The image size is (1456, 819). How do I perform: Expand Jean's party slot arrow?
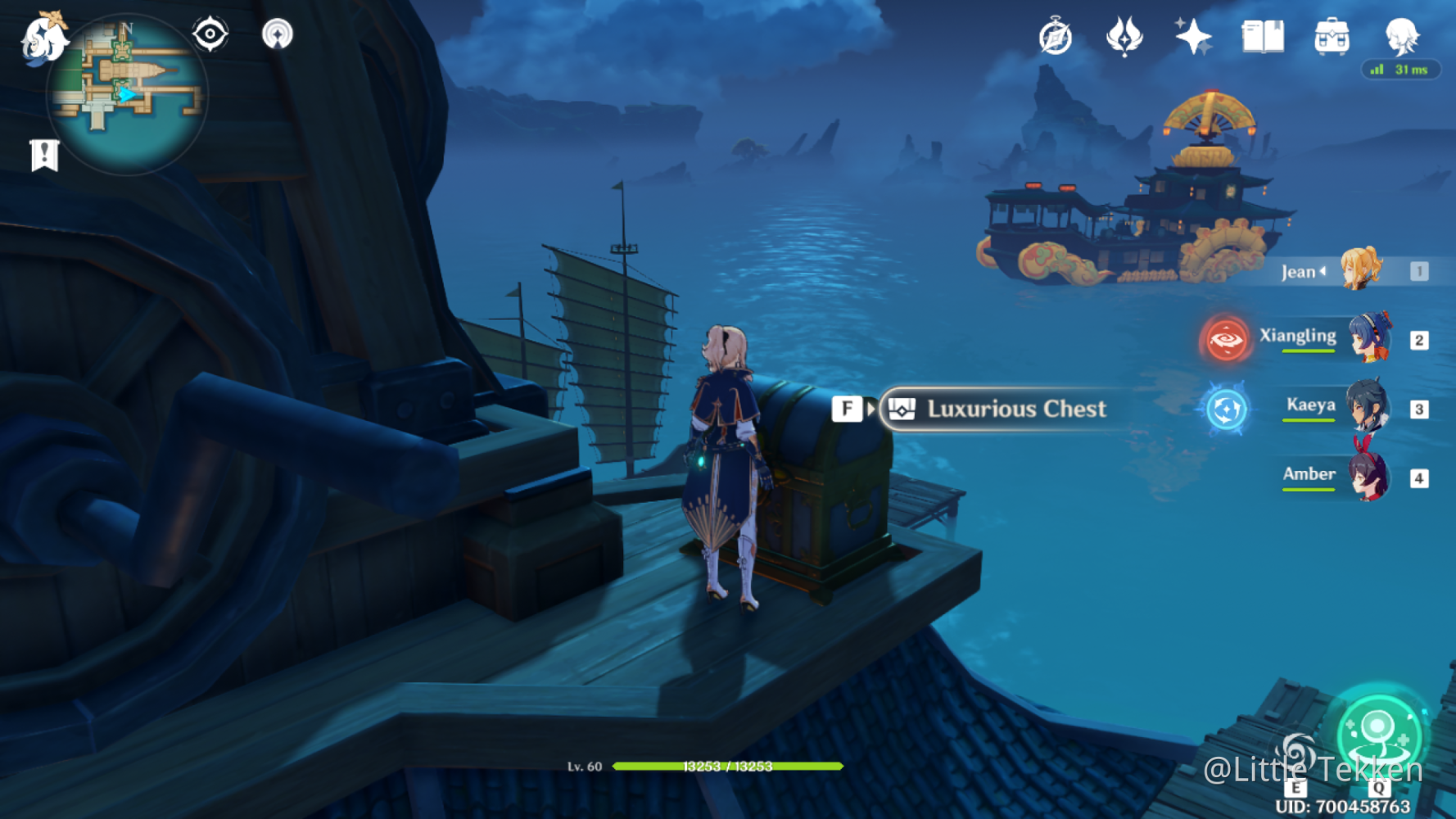1323,271
